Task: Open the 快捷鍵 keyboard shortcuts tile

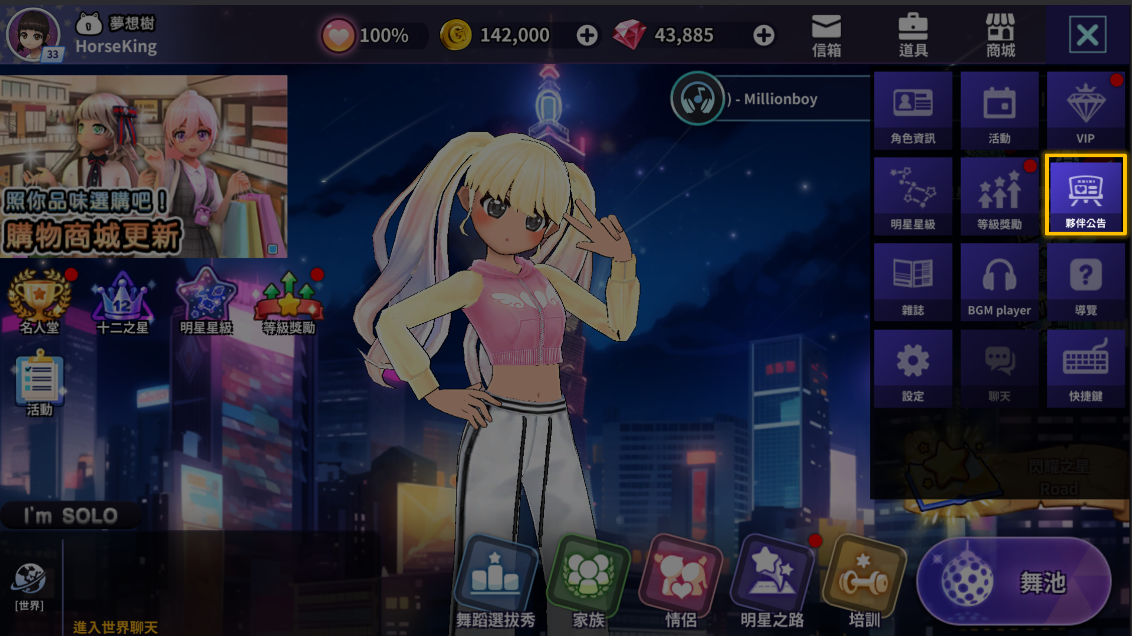Action: pyautogui.click(x=1085, y=368)
